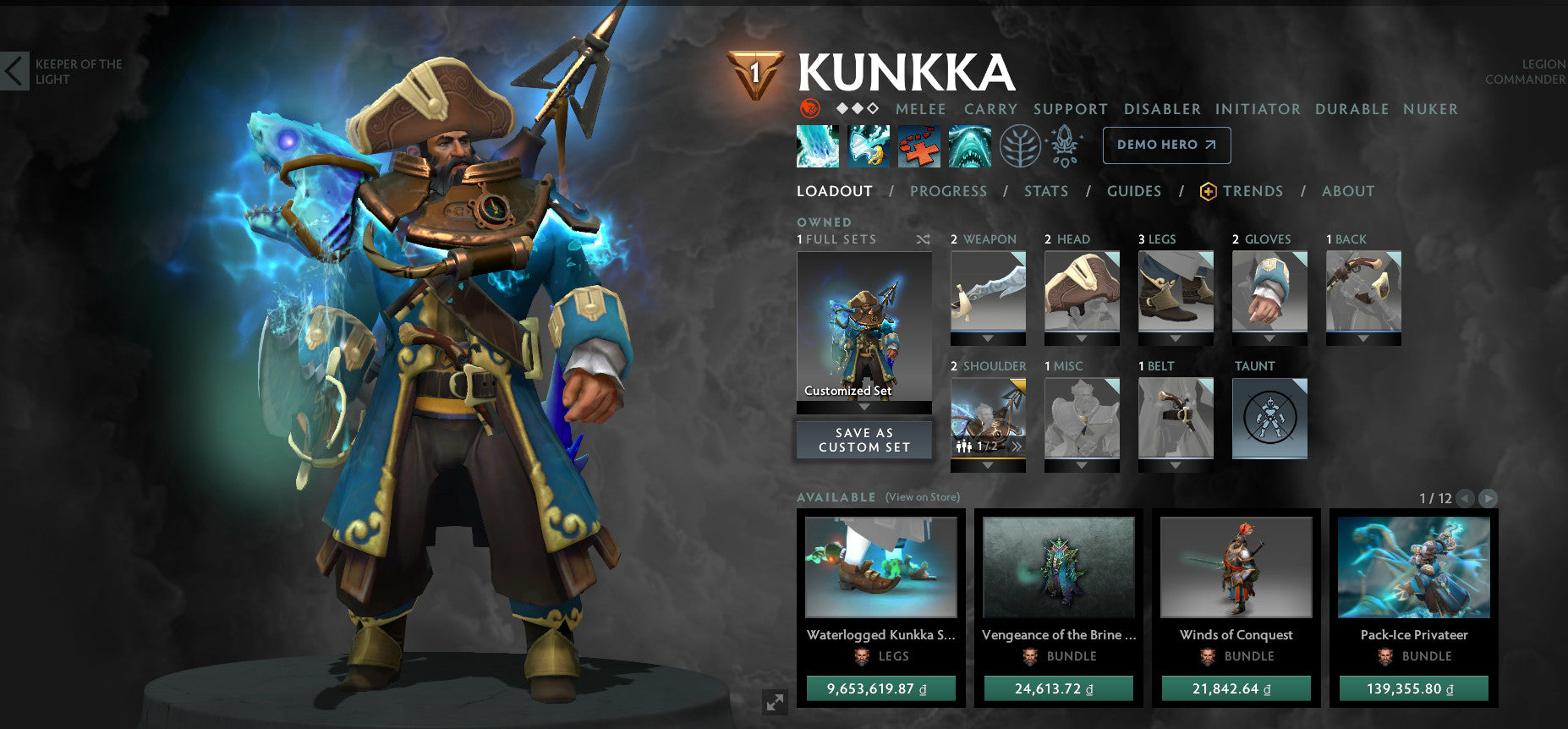
Task: Click the Save as Custom Set button
Action: click(863, 439)
